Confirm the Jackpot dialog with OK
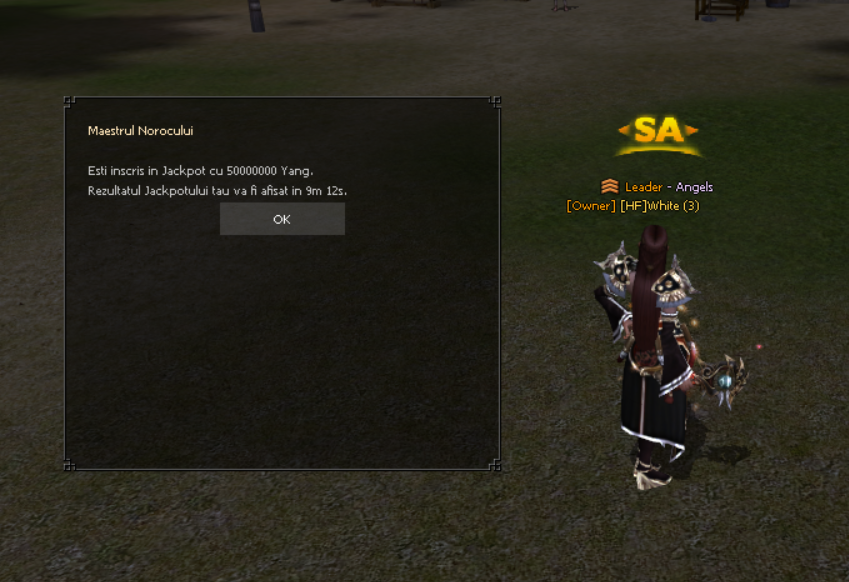Screen dimensions: 849x582 coord(282,219)
